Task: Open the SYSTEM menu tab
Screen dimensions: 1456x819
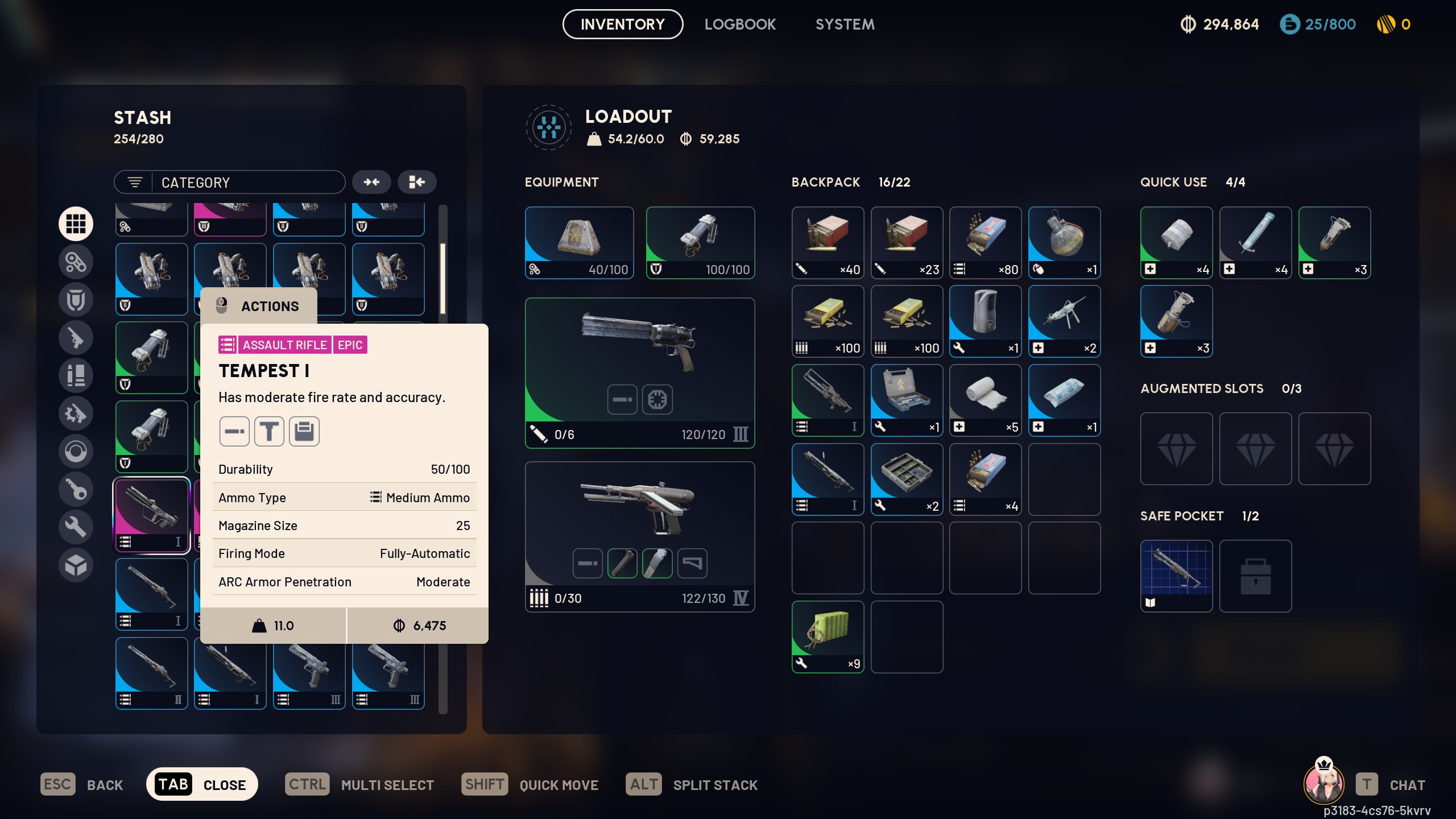Action: [x=845, y=24]
